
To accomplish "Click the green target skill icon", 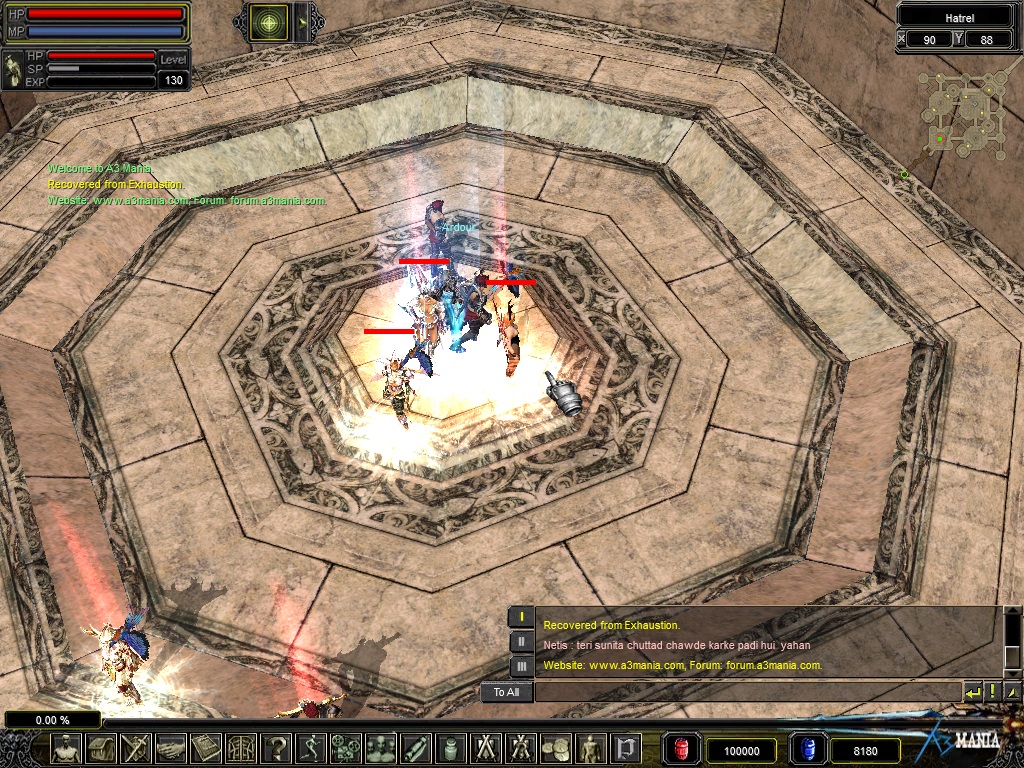I will click(x=268, y=19).
